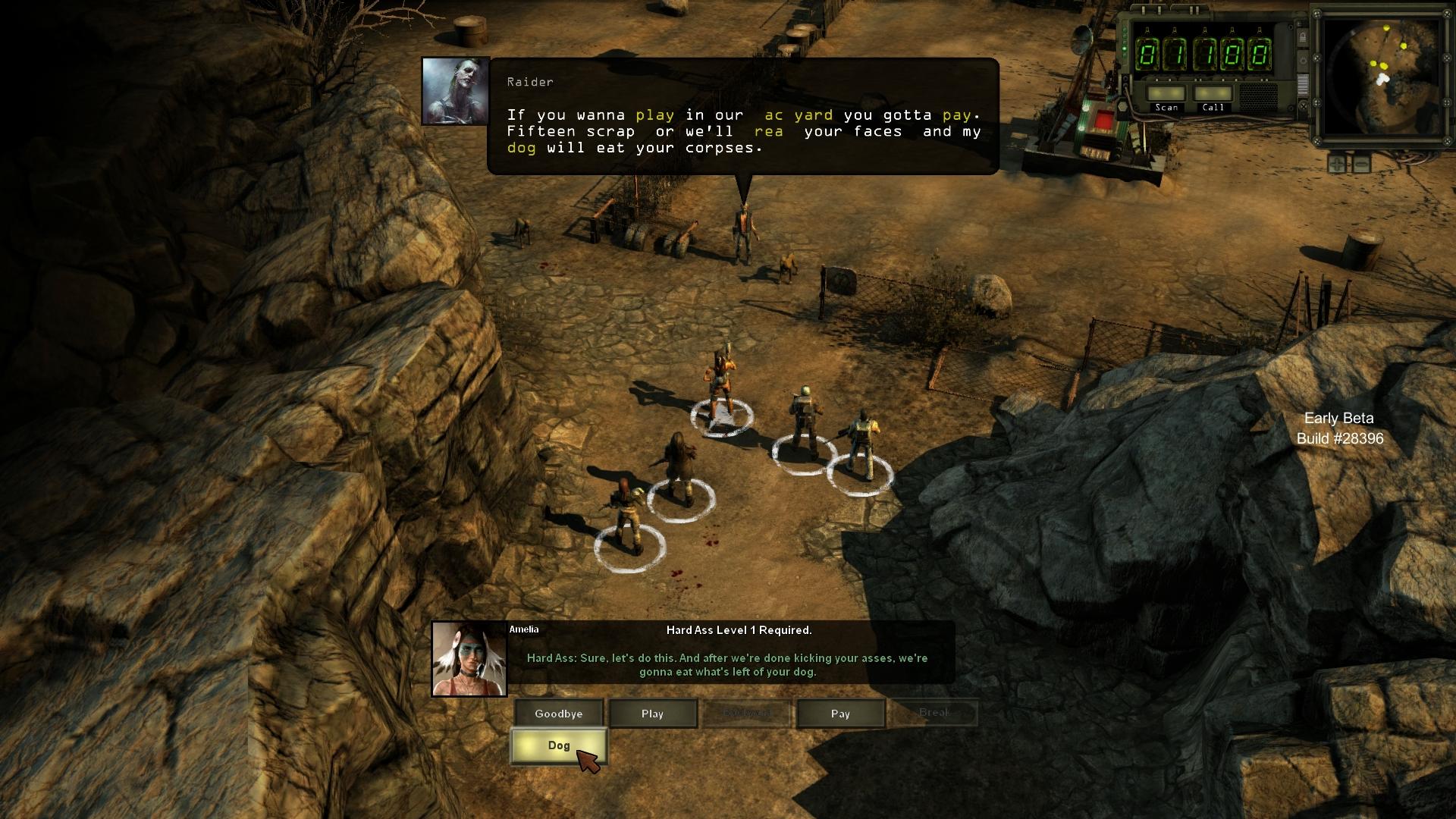Select the ranger in the orange outfit
The image size is (1456, 819).
click(720, 383)
